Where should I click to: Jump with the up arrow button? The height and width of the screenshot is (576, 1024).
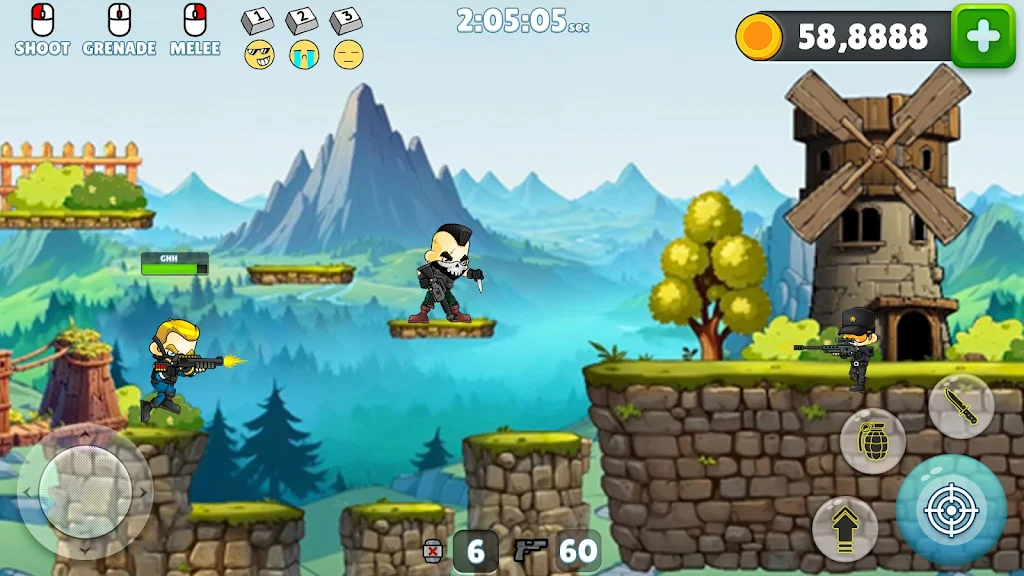845,527
